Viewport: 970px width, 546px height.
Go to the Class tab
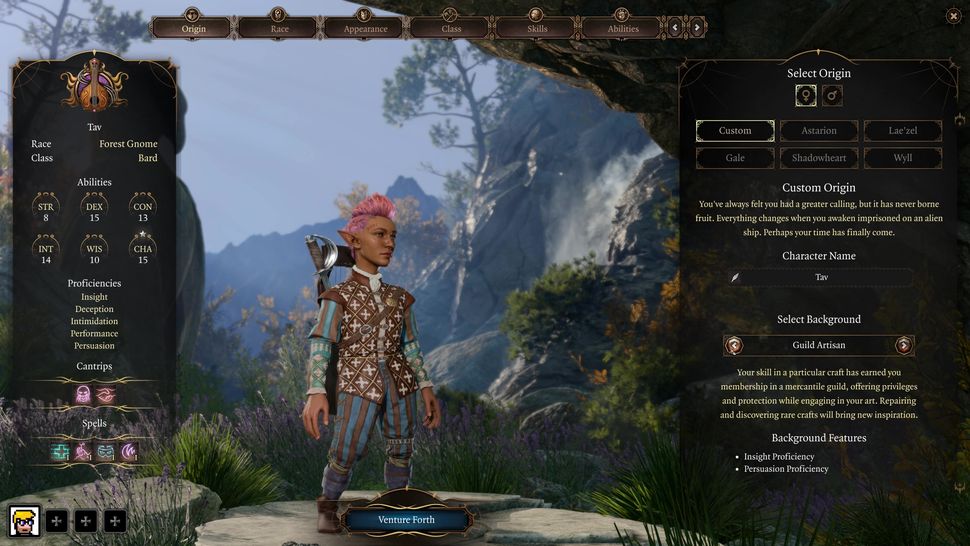[451, 27]
